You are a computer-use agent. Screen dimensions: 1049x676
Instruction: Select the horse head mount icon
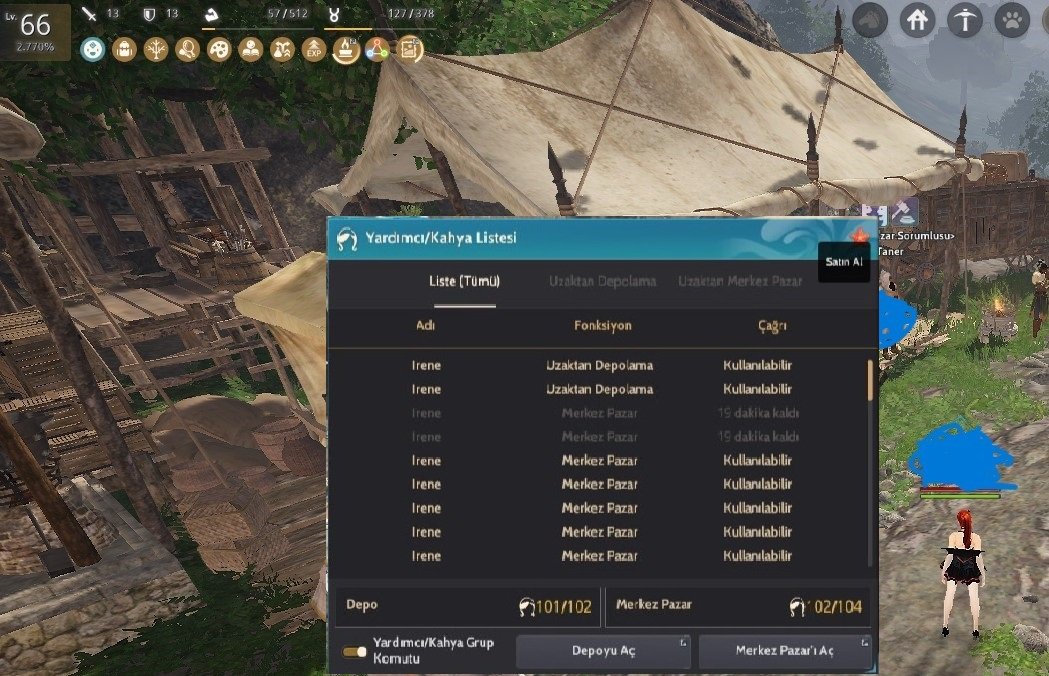tap(869, 20)
